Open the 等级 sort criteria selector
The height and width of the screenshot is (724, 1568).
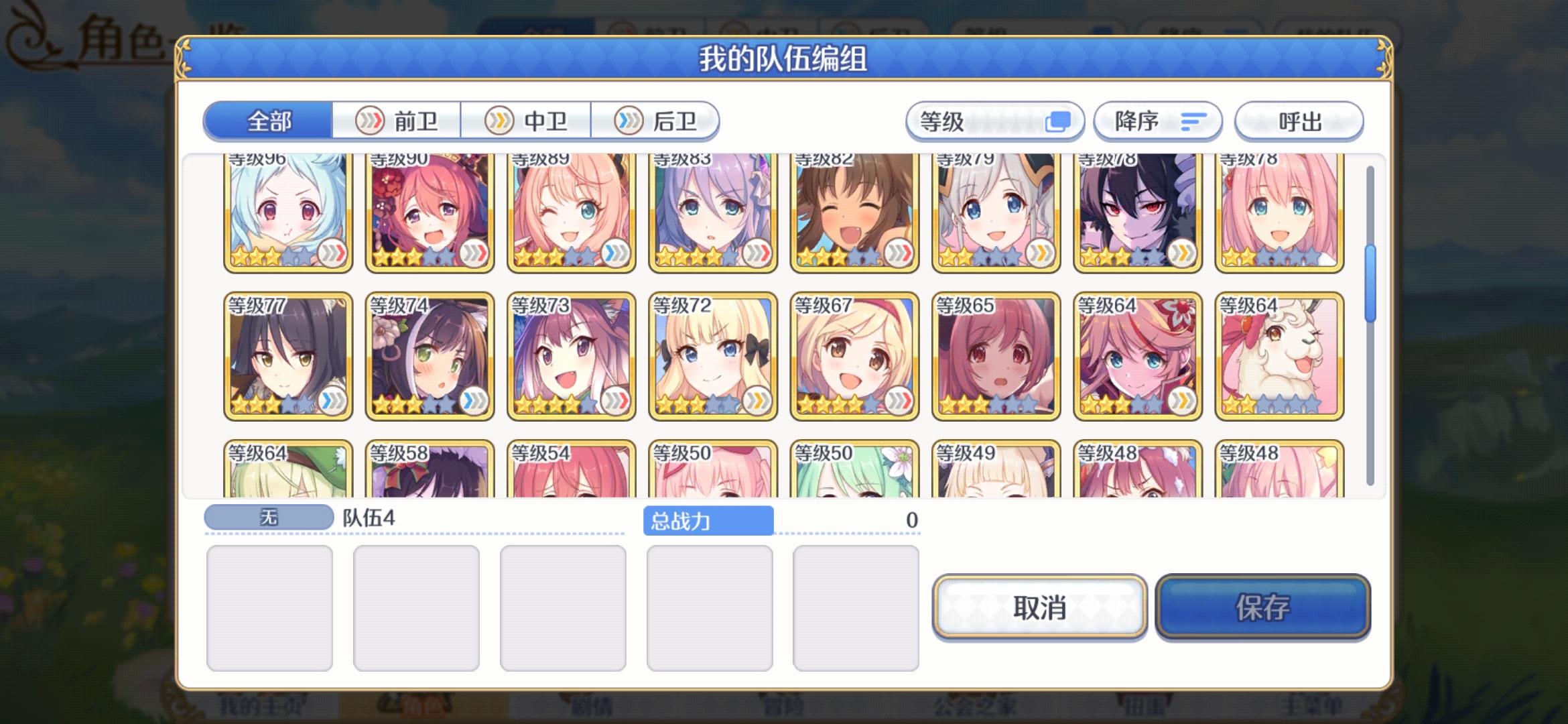coord(994,121)
